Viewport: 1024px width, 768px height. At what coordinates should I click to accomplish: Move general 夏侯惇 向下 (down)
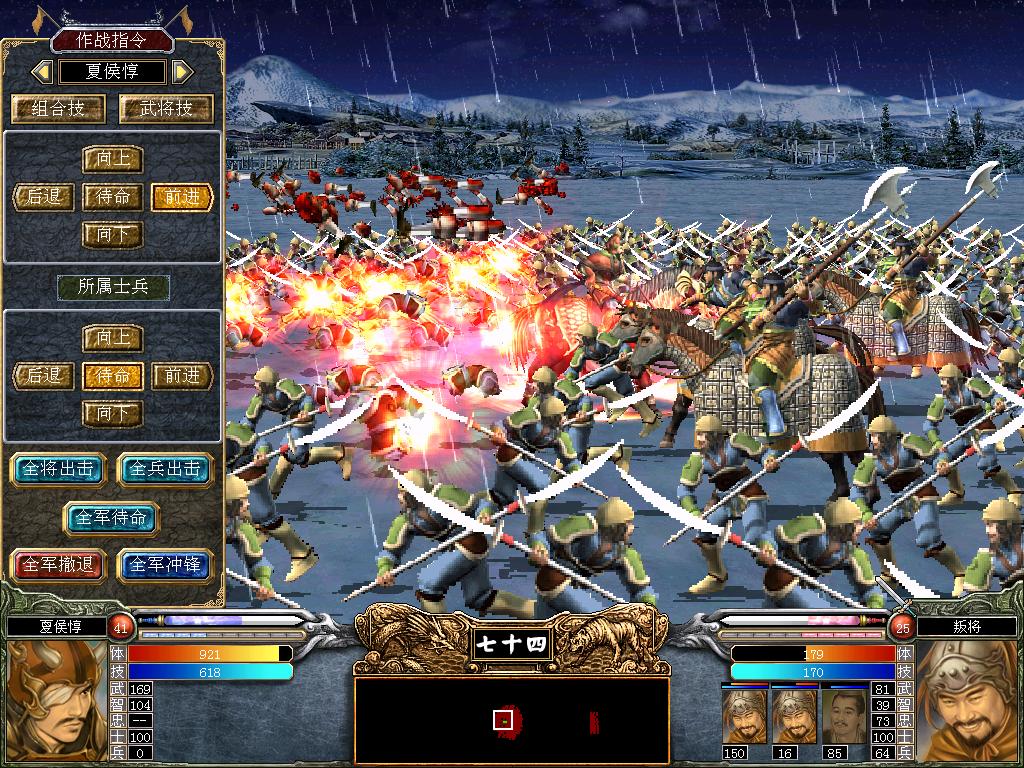[x=113, y=235]
